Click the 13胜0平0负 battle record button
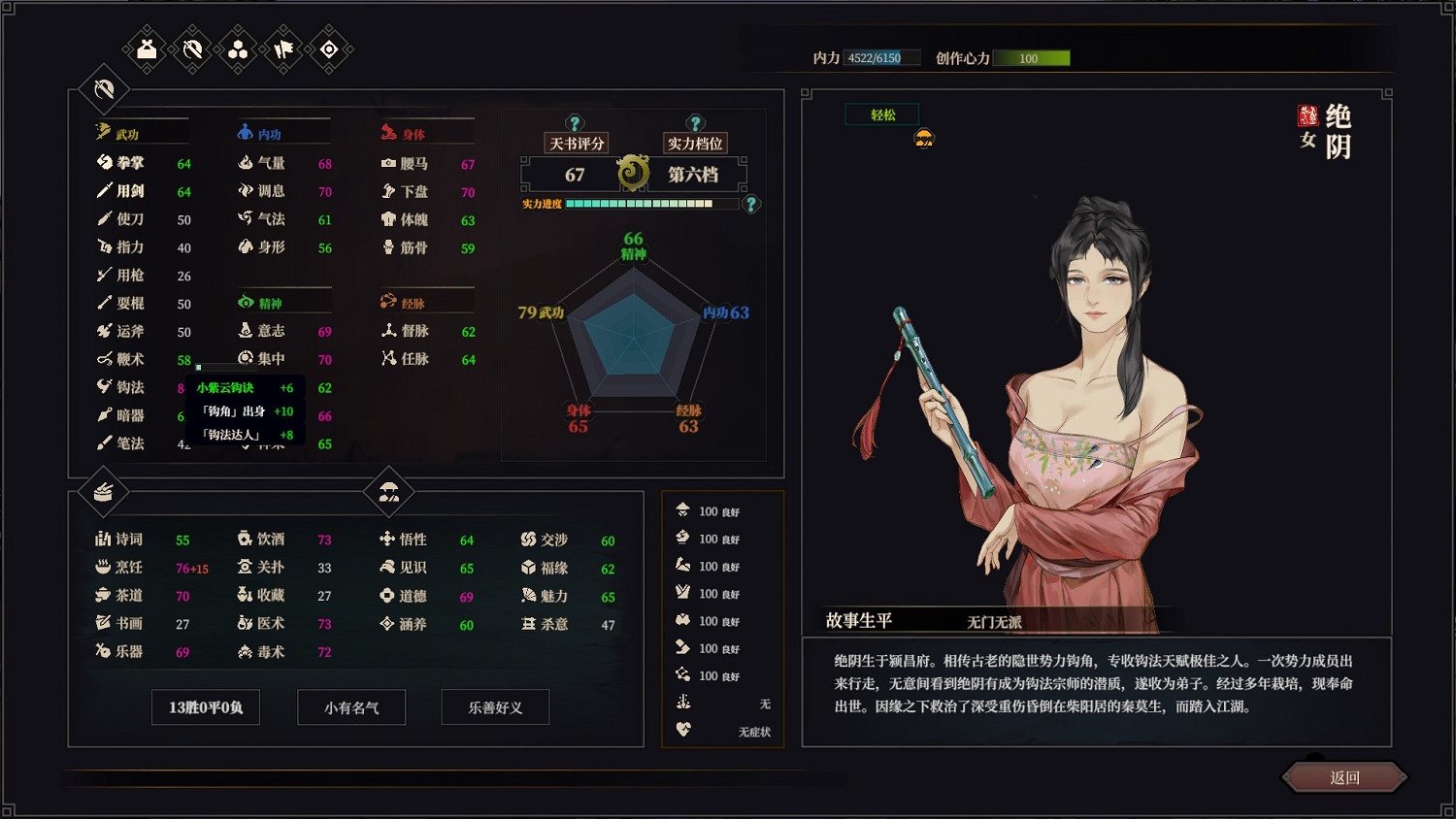 click(205, 707)
